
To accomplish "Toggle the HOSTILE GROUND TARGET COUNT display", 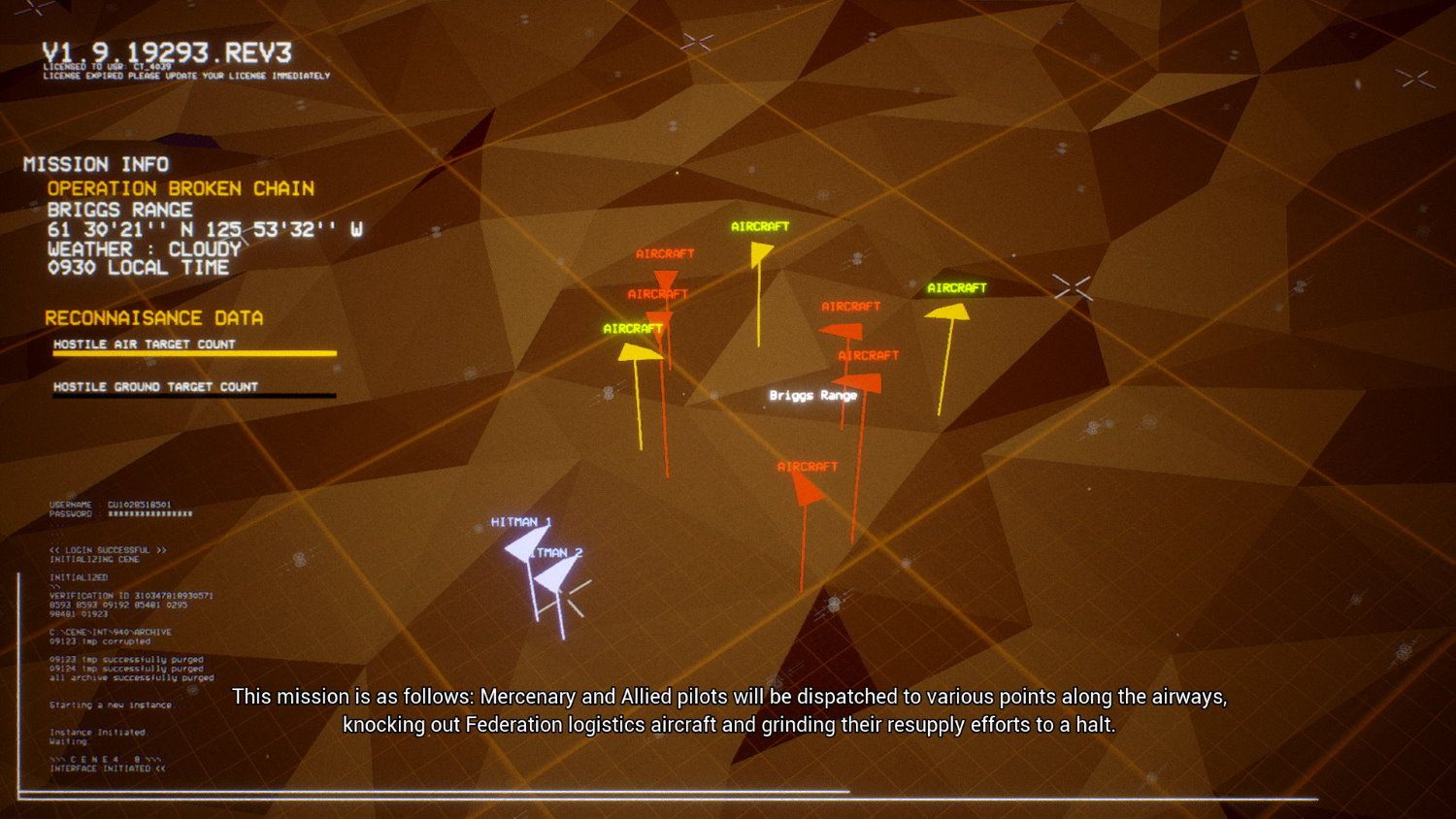I will point(156,386).
